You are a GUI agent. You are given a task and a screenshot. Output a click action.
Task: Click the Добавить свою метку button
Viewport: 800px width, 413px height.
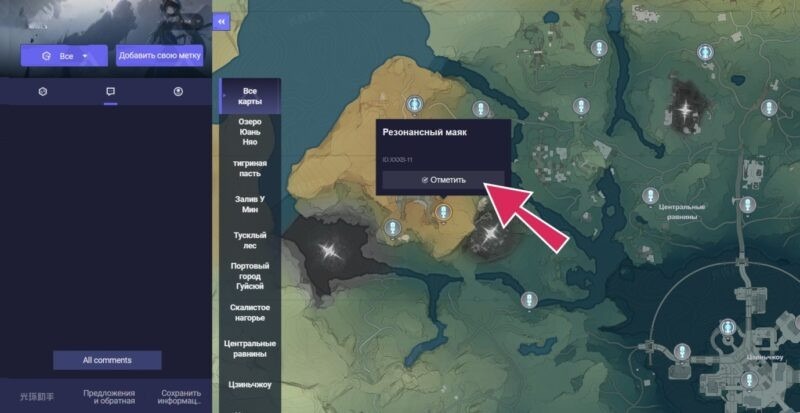click(160, 56)
